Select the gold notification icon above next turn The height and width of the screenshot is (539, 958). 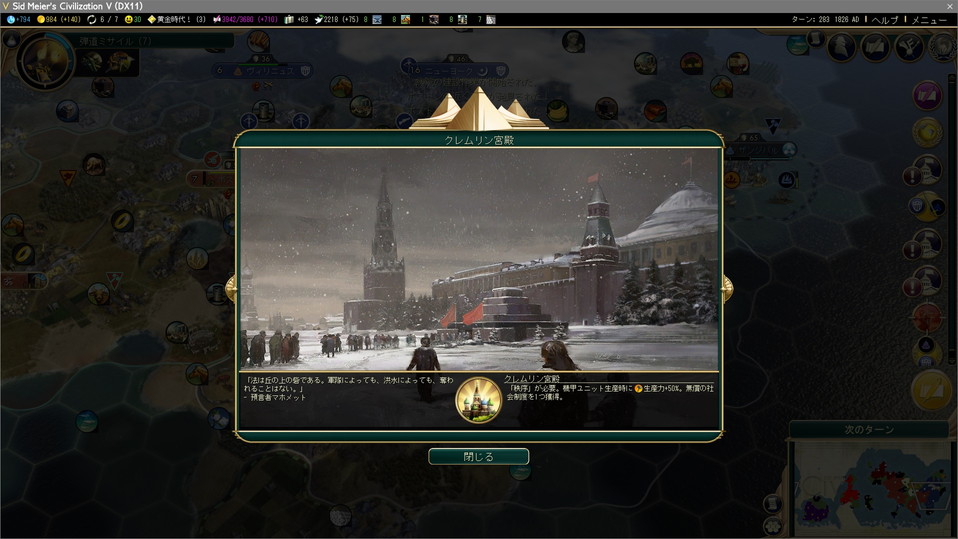[931, 391]
